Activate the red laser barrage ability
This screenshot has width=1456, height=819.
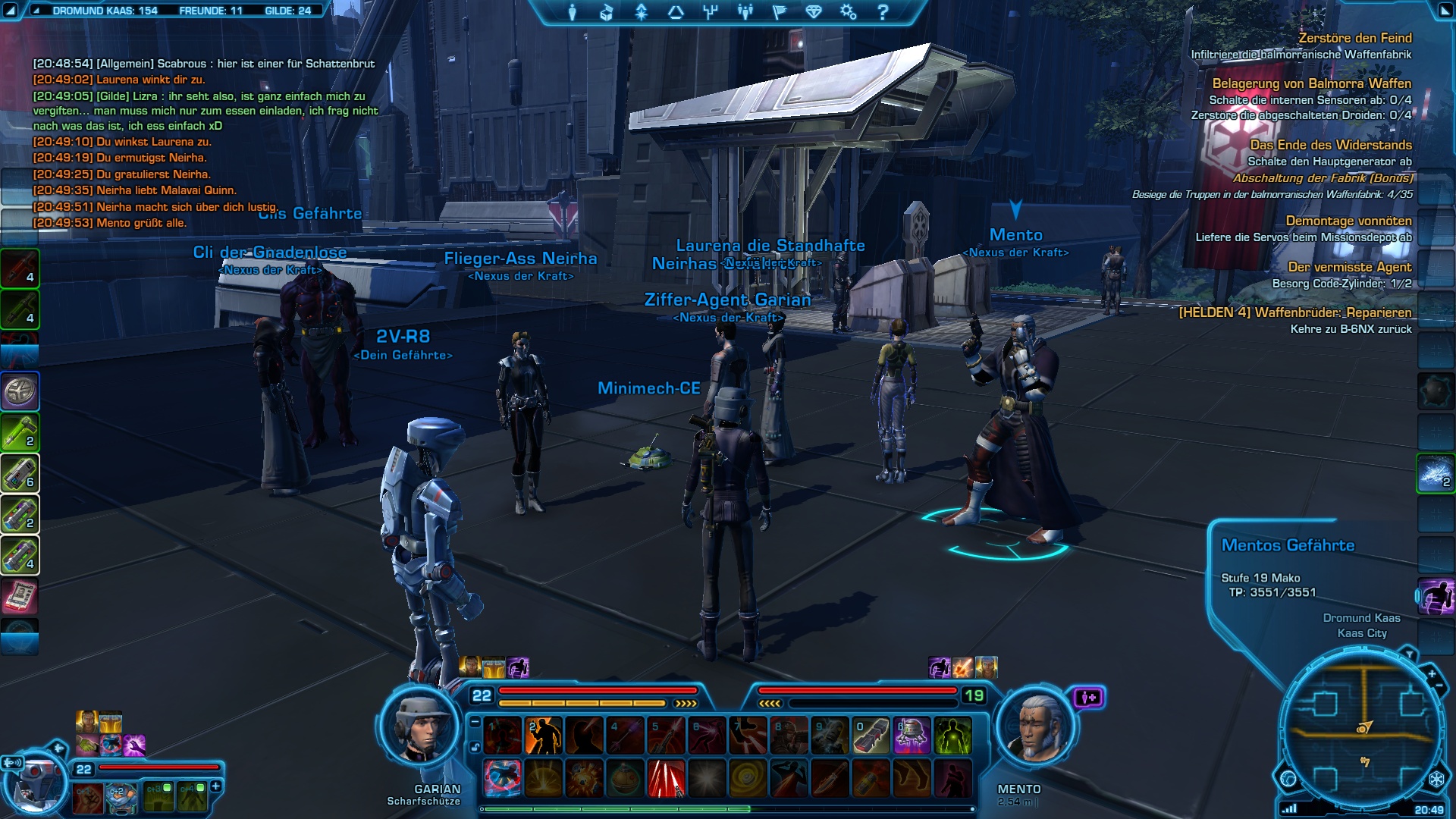pyautogui.click(x=665, y=780)
